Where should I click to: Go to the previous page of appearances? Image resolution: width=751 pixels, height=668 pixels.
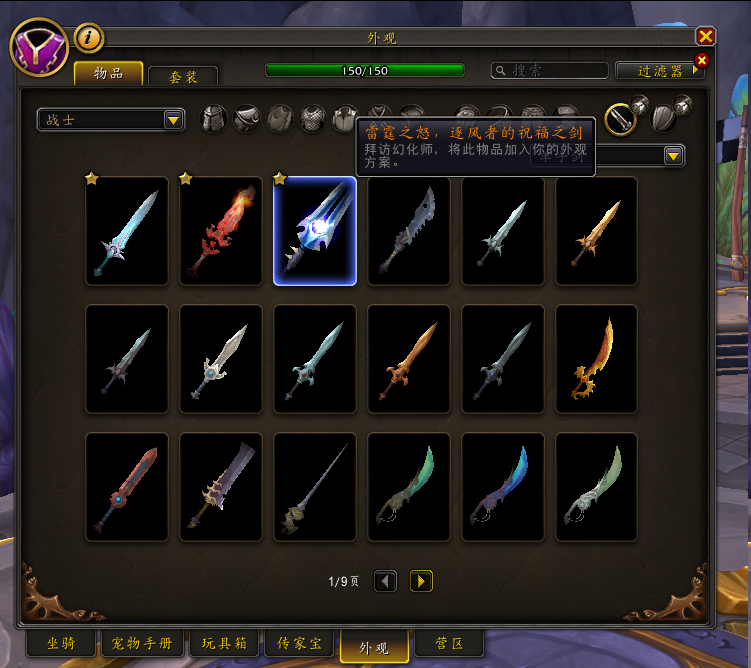click(385, 581)
